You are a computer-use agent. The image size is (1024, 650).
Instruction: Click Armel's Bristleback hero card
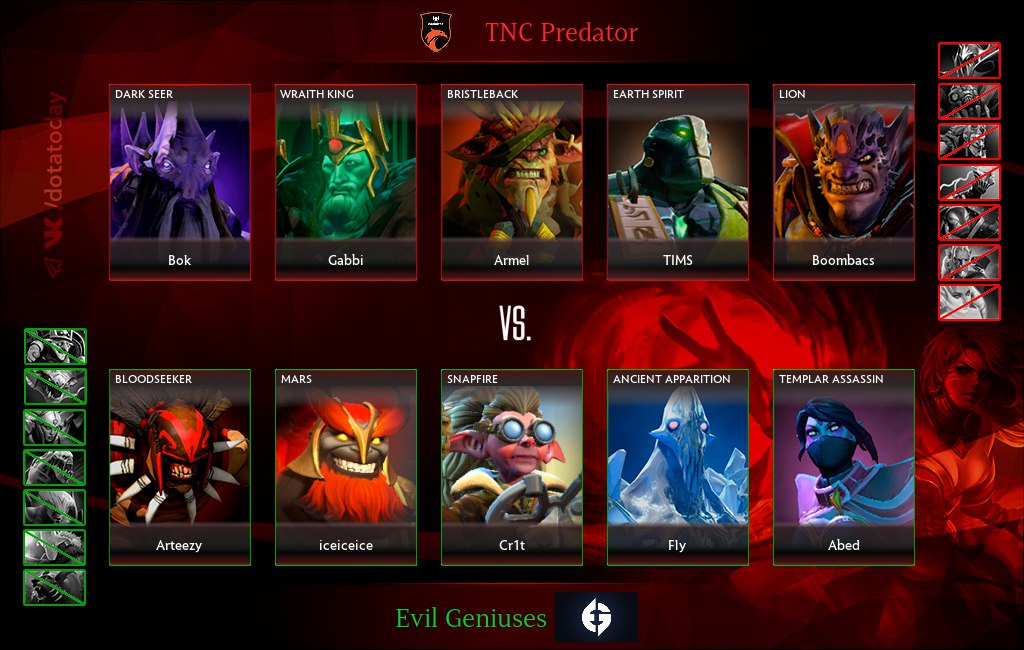[x=512, y=182]
